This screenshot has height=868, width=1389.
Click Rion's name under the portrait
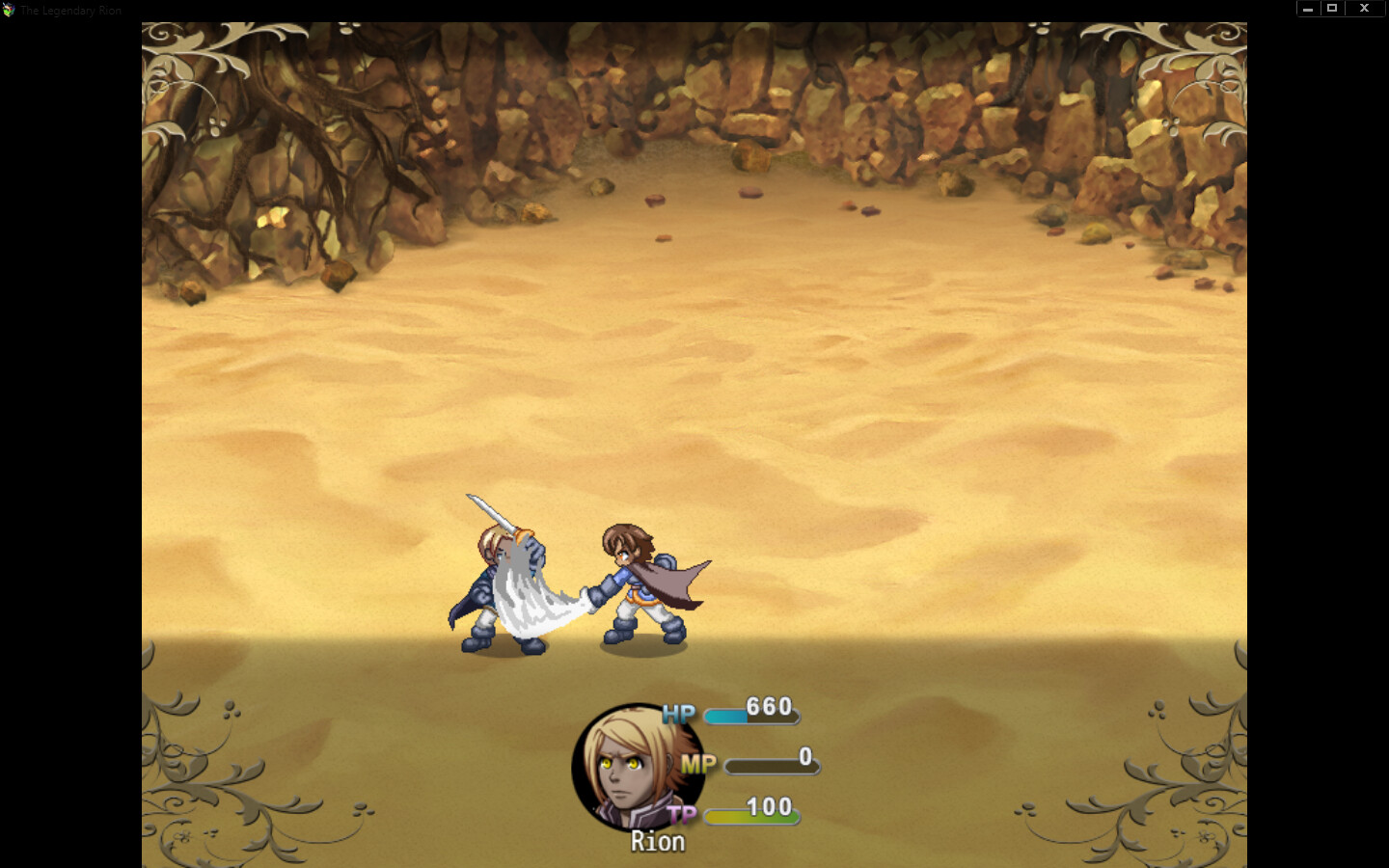click(x=657, y=841)
